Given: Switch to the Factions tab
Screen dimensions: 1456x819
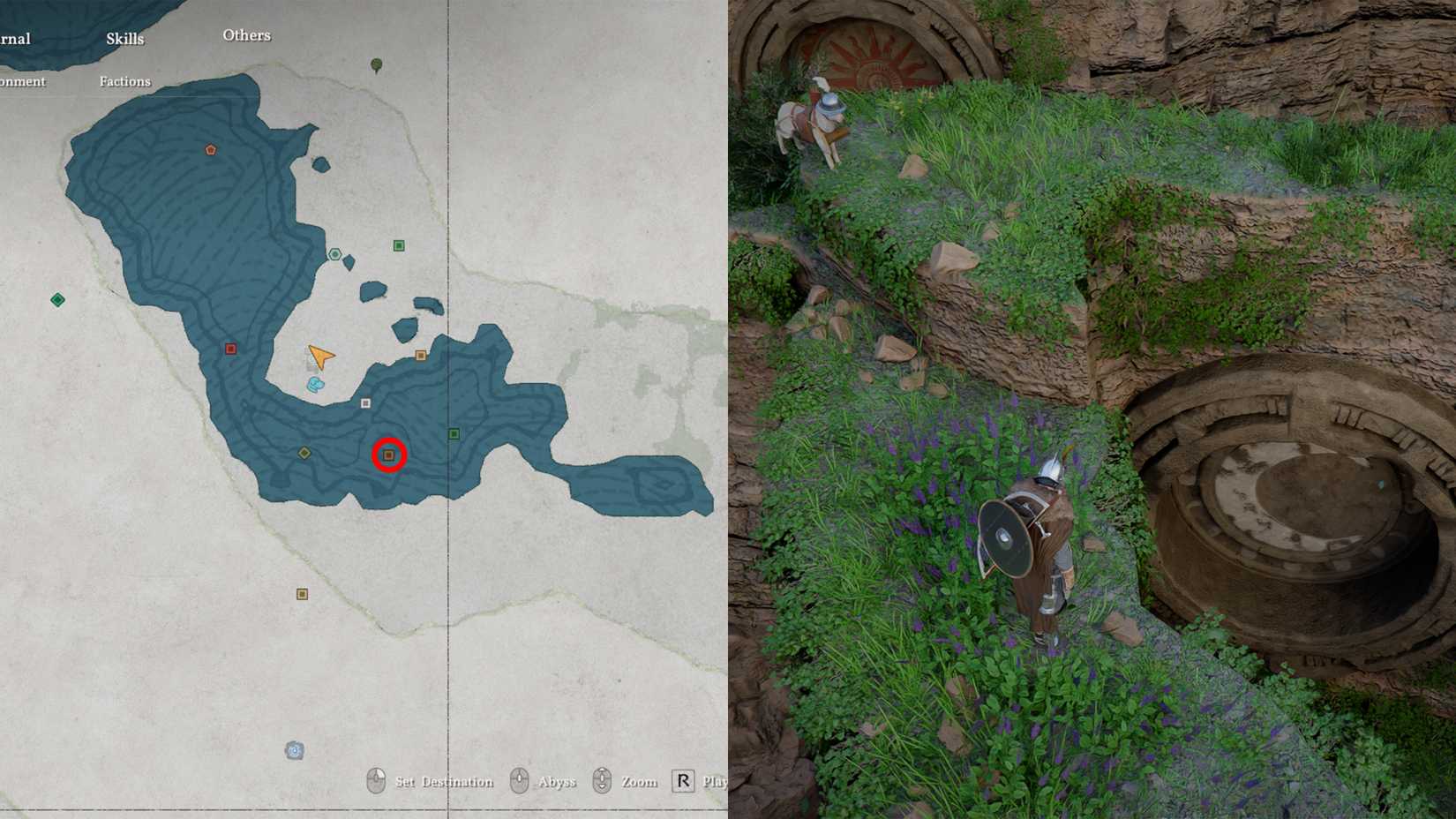Looking at the screenshot, I should (124, 81).
